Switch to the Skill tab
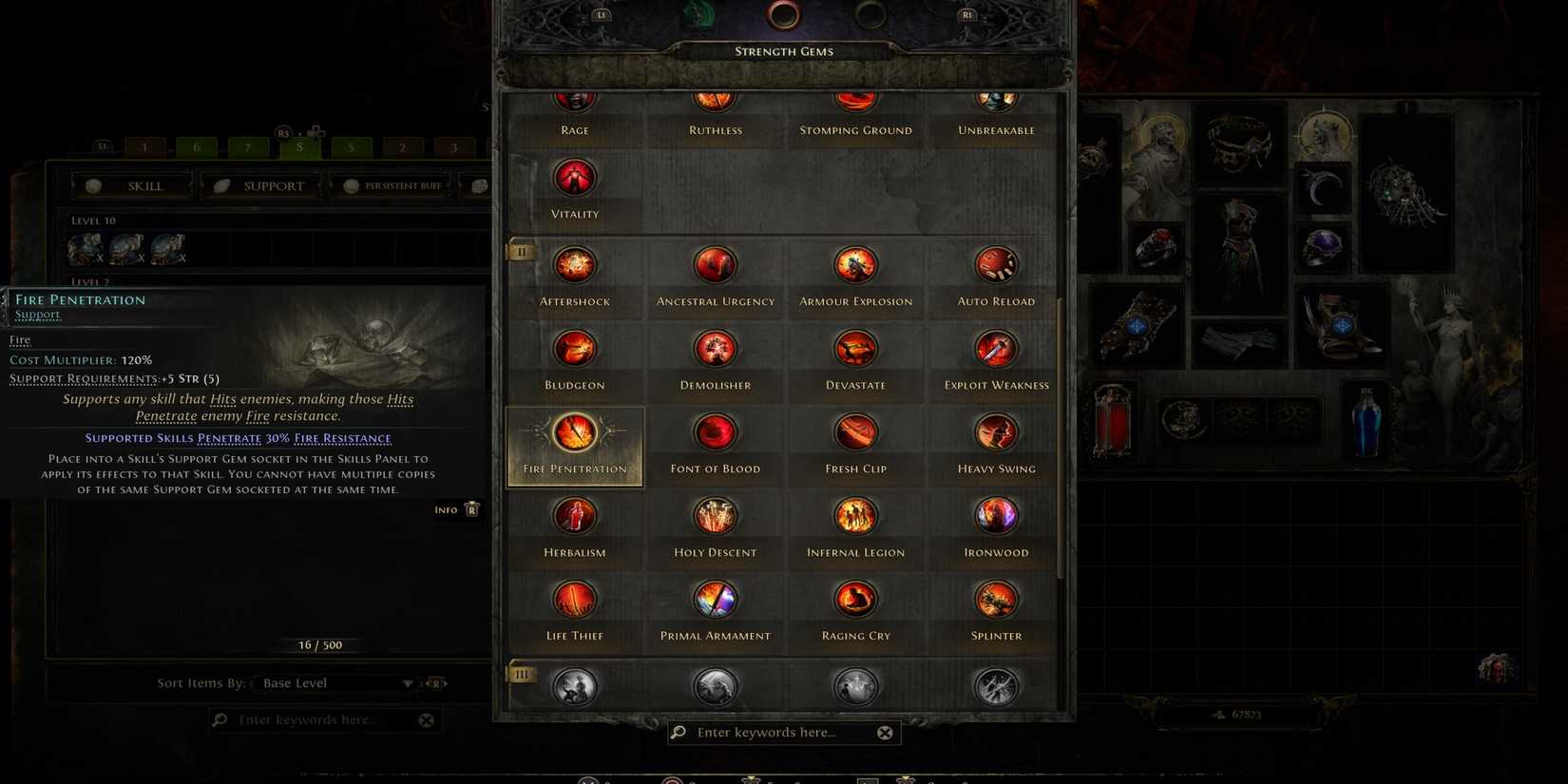The width and height of the screenshot is (1568, 784). [x=132, y=185]
